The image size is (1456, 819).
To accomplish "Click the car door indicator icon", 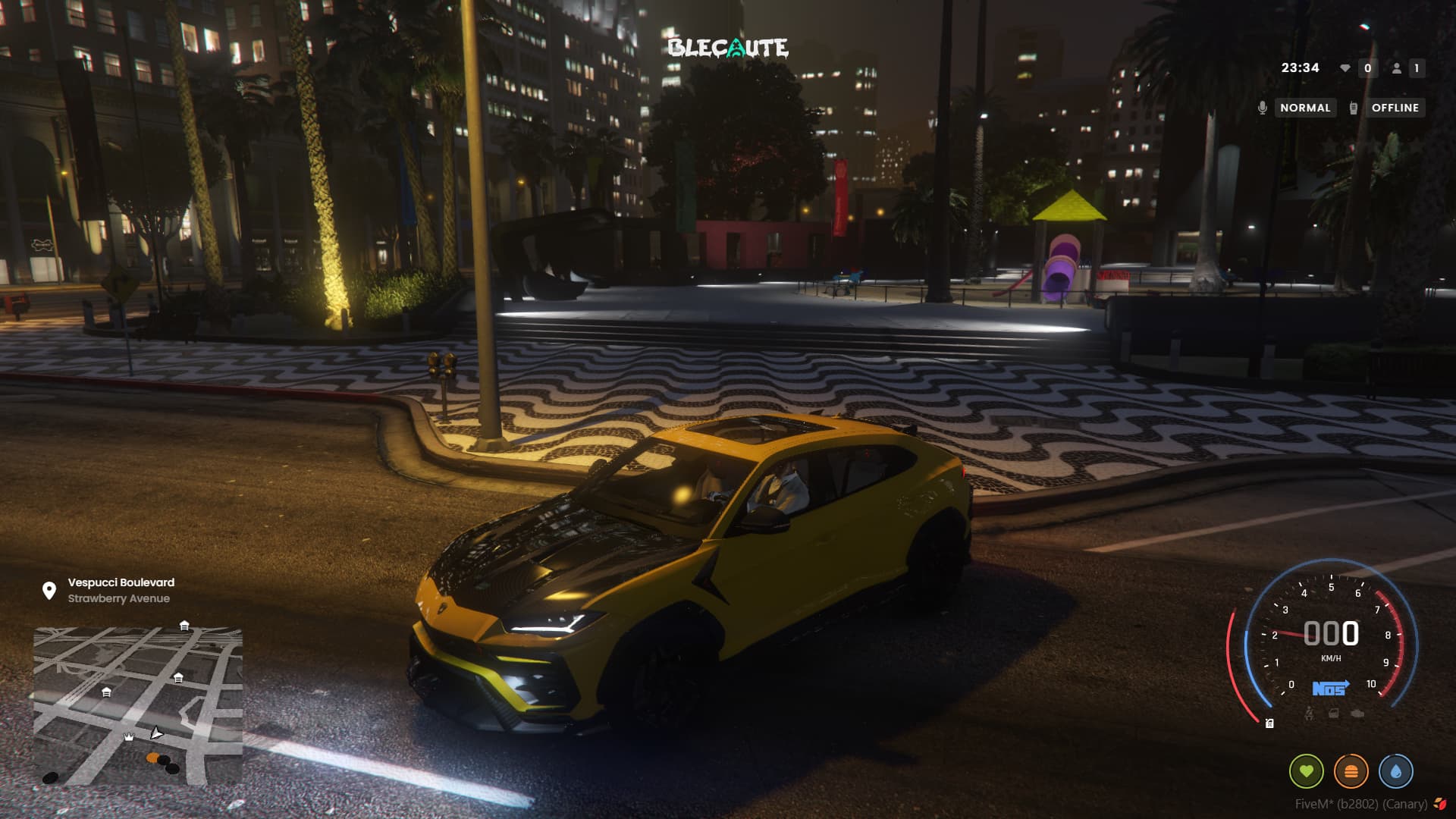I will point(1333,714).
